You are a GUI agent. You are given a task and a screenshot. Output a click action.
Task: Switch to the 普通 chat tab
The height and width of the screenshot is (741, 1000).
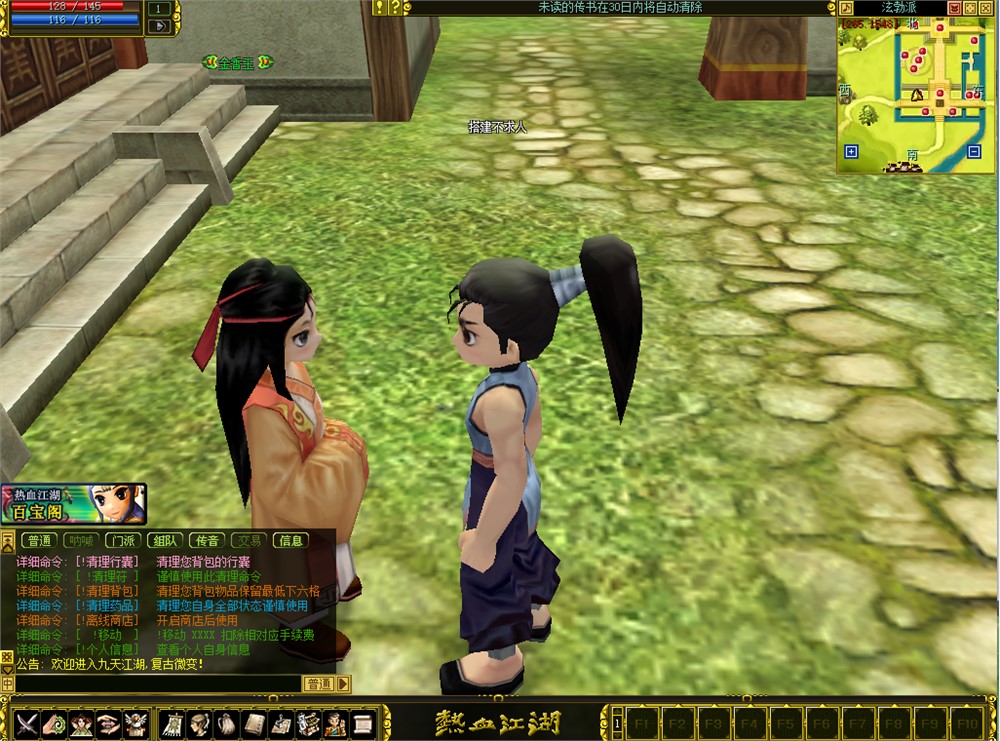click(40, 541)
